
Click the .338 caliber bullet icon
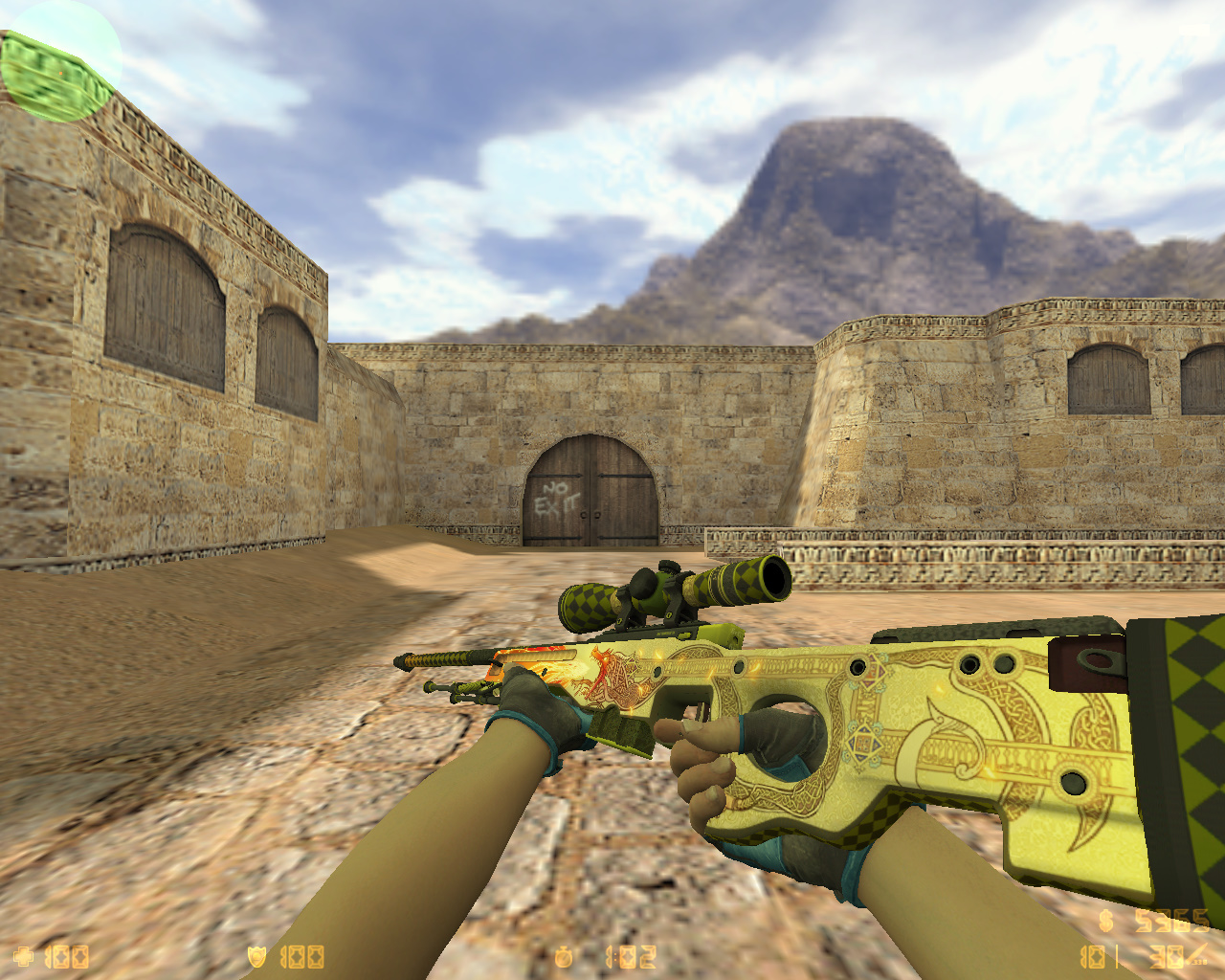[1198, 953]
